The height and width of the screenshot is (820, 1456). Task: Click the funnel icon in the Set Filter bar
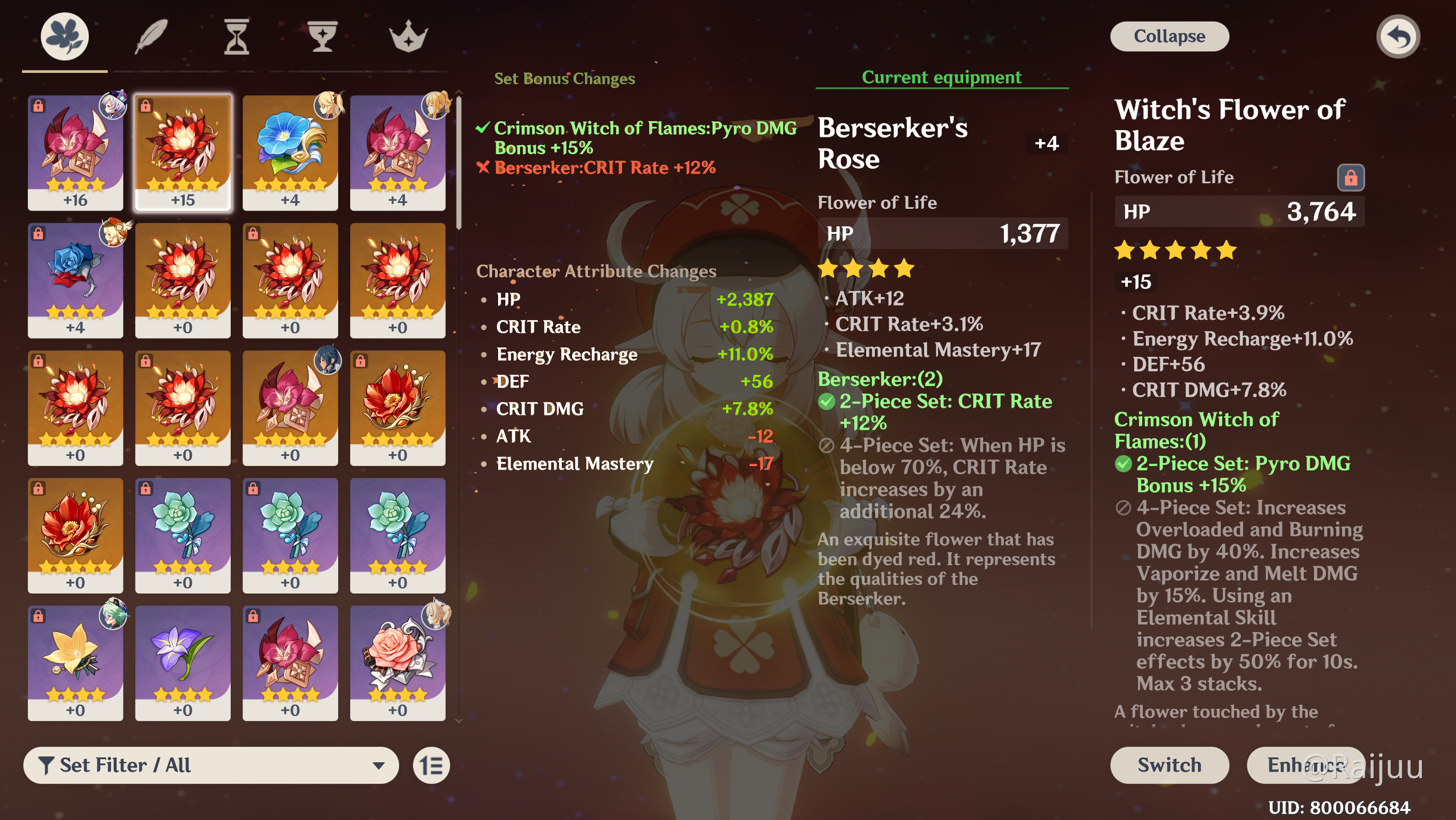[48, 765]
